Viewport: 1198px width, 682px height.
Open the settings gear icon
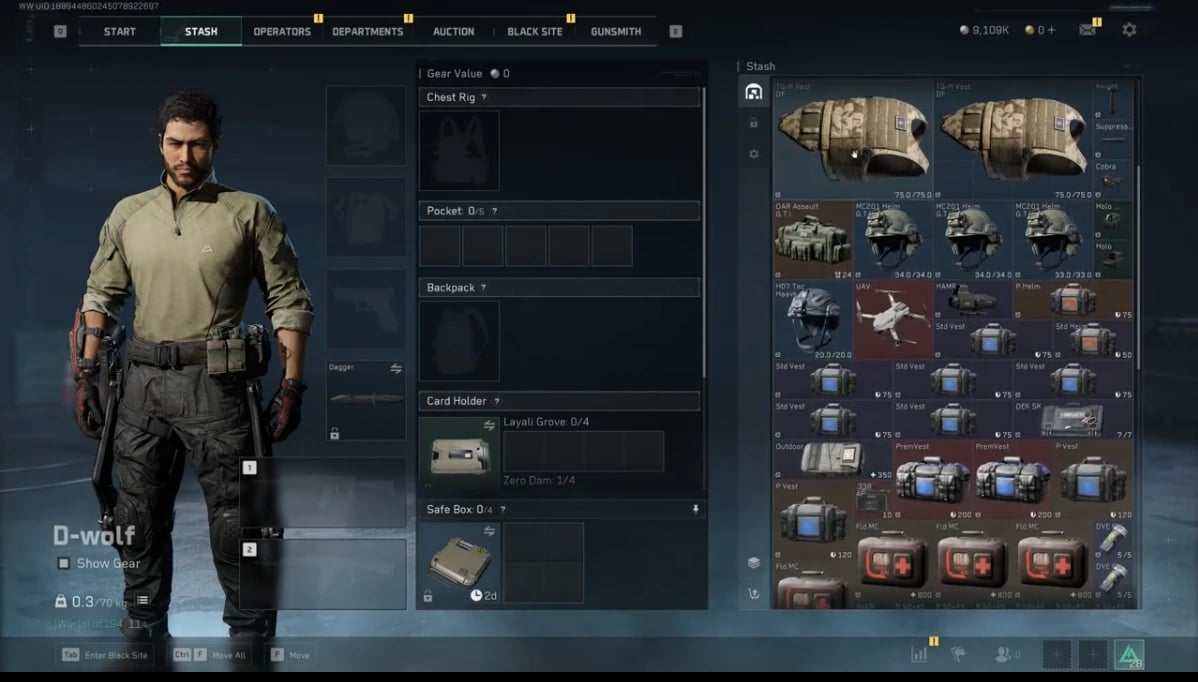[1129, 30]
